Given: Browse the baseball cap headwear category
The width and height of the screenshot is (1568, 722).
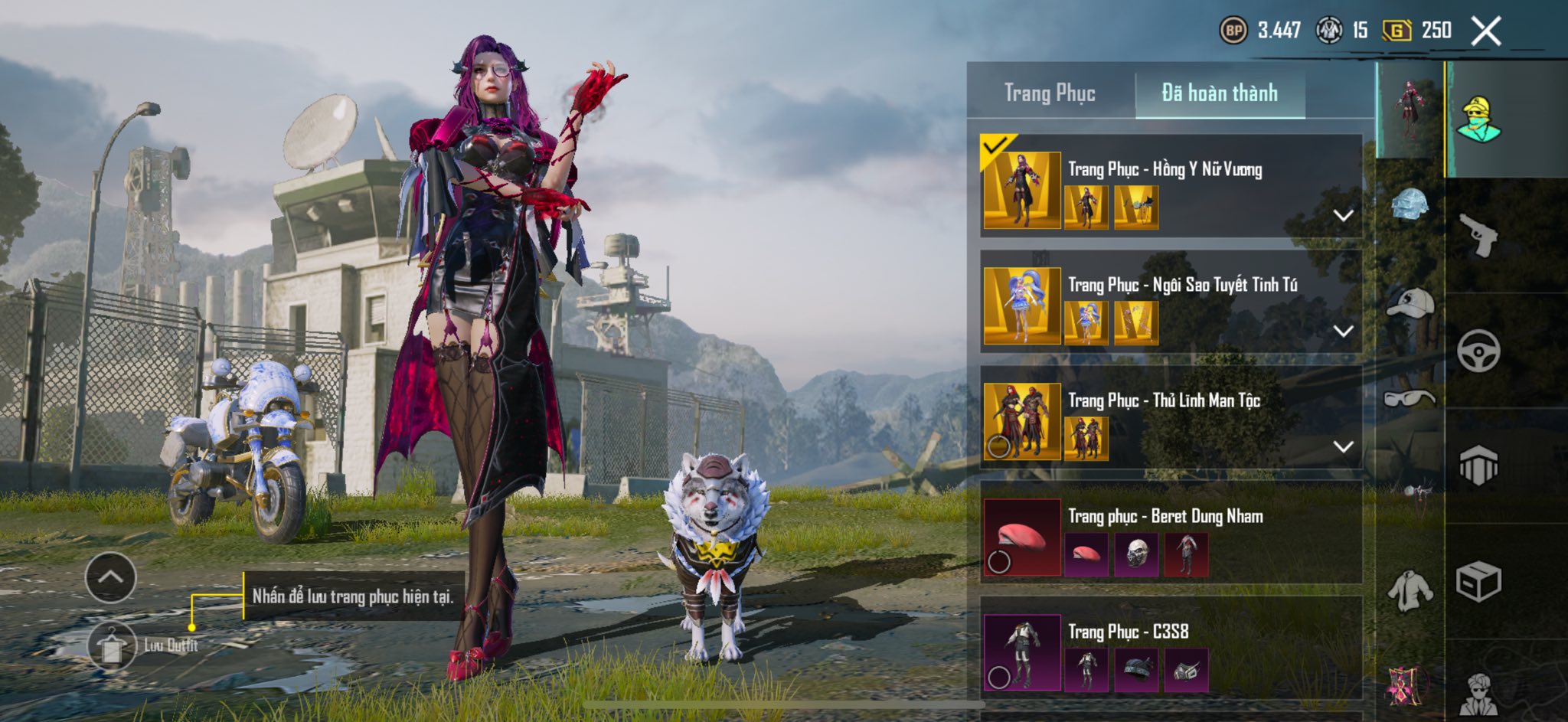Looking at the screenshot, I should pos(1410,303).
